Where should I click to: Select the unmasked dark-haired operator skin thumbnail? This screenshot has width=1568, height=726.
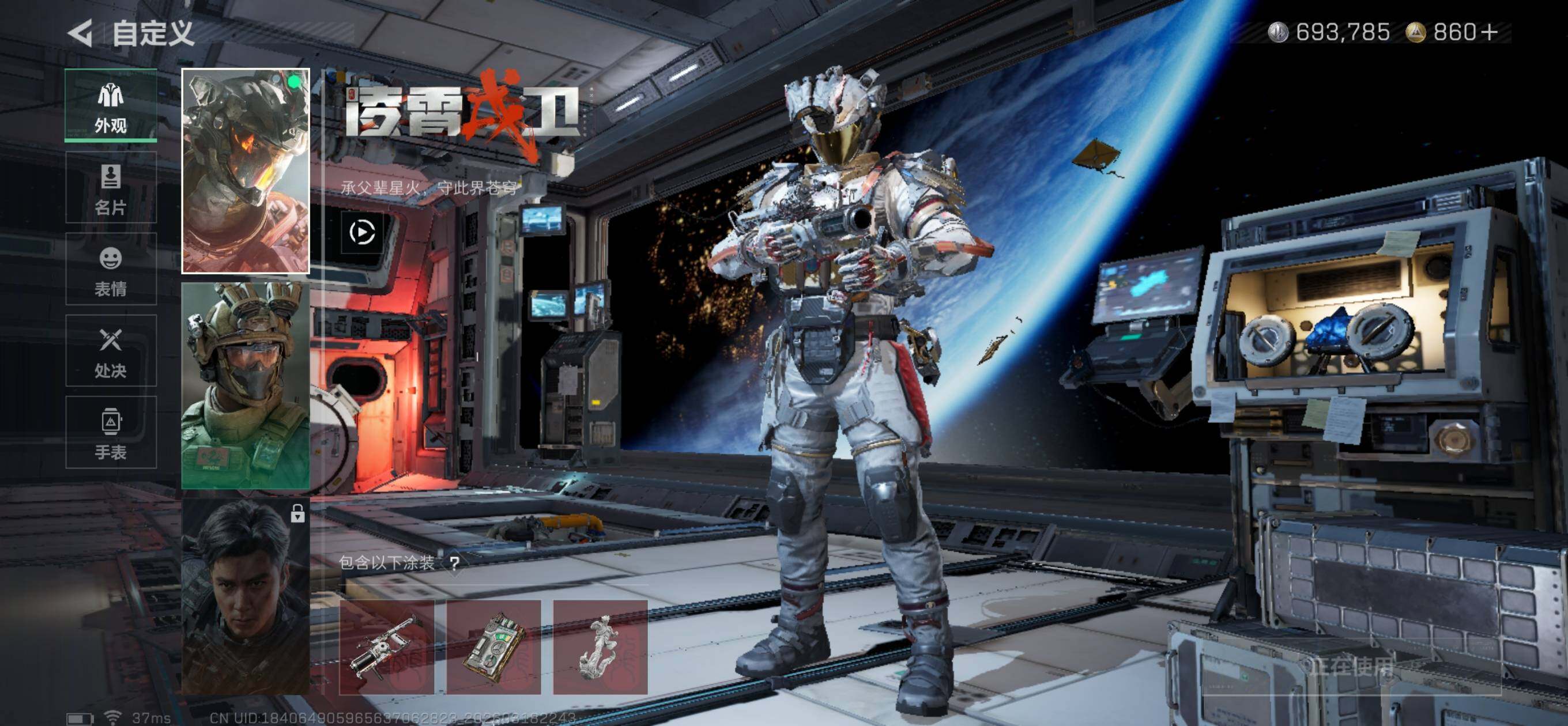coord(246,598)
